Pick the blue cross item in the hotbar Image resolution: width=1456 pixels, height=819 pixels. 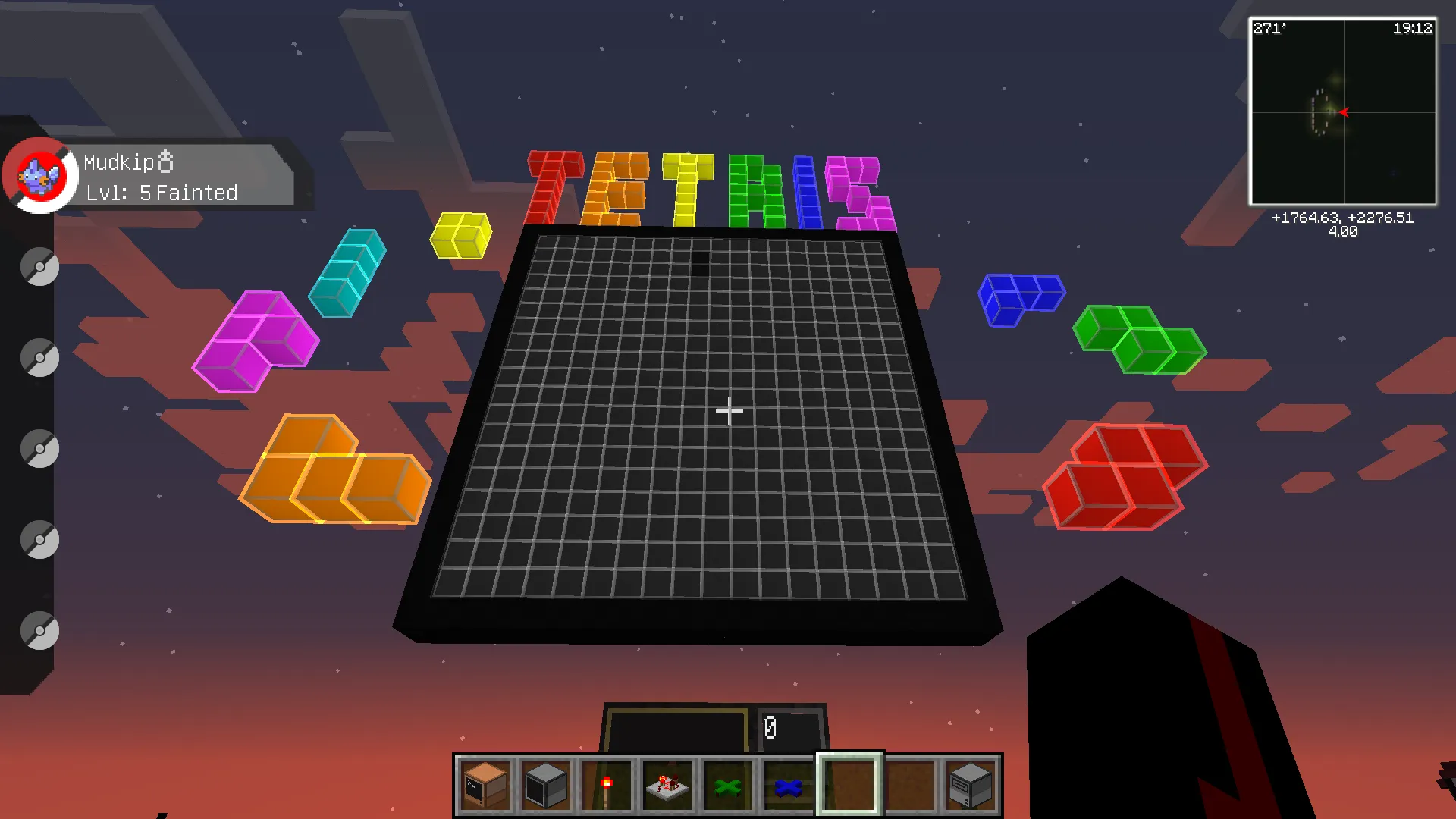tap(787, 784)
